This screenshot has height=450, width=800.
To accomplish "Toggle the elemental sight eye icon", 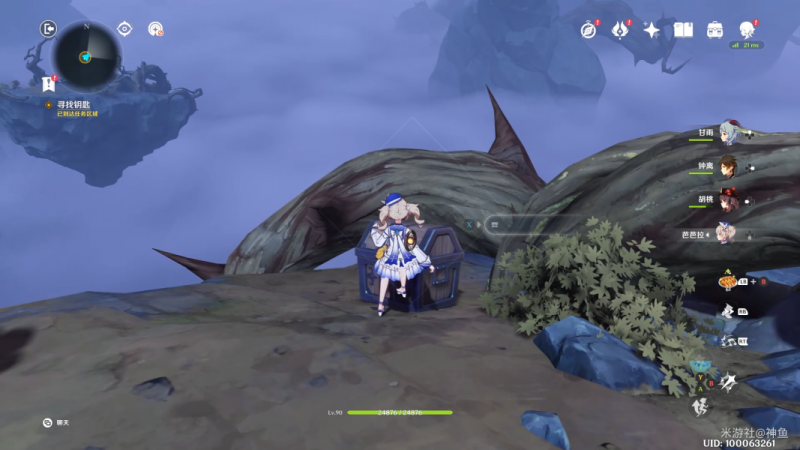I will click(x=125, y=29).
